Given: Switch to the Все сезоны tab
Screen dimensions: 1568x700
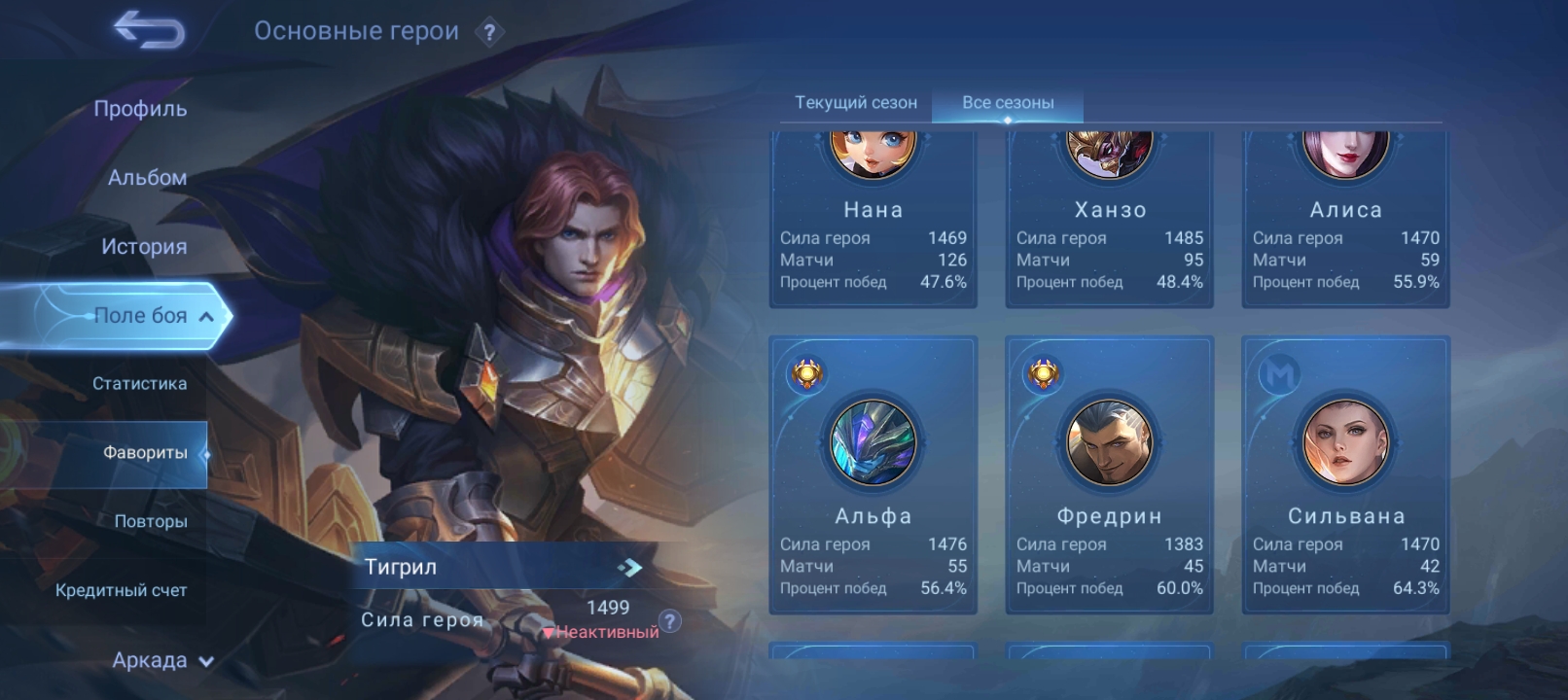Looking at the screenshot, I should point(1008,102).
